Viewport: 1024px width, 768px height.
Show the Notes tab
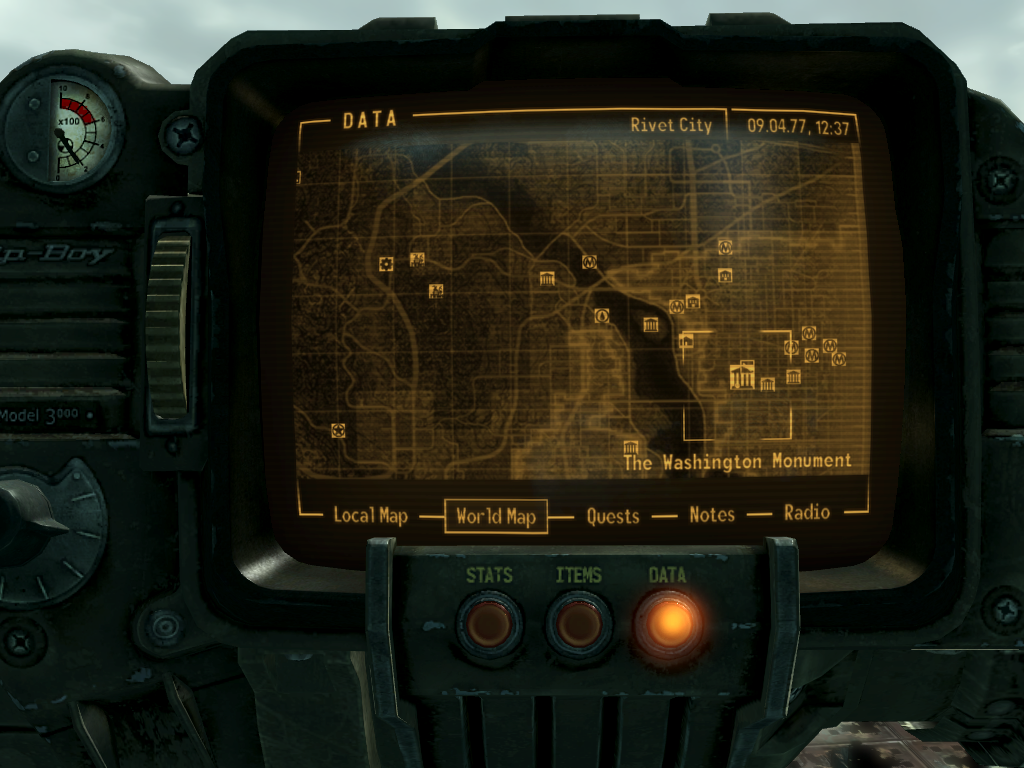pyautogui.click(x=712, y=514)
